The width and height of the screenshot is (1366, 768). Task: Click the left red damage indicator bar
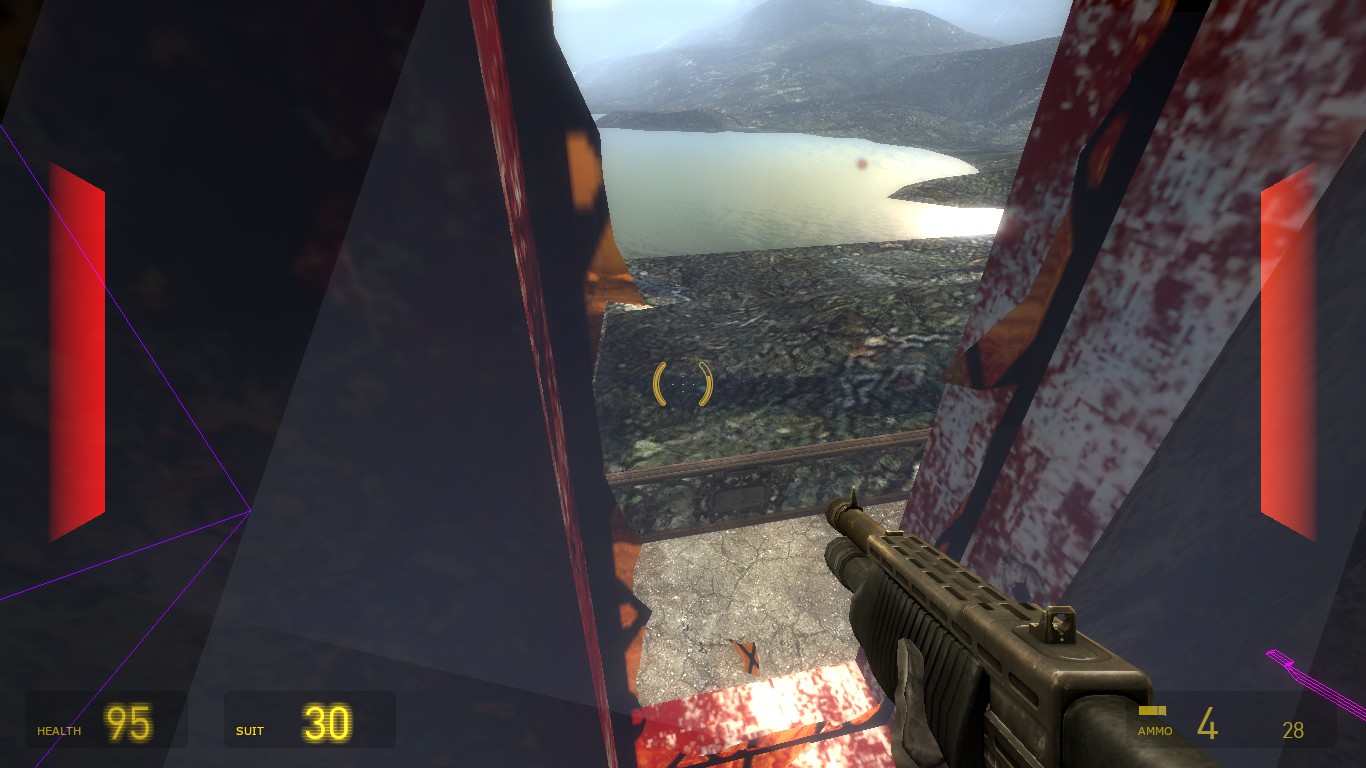click(75, 350)
